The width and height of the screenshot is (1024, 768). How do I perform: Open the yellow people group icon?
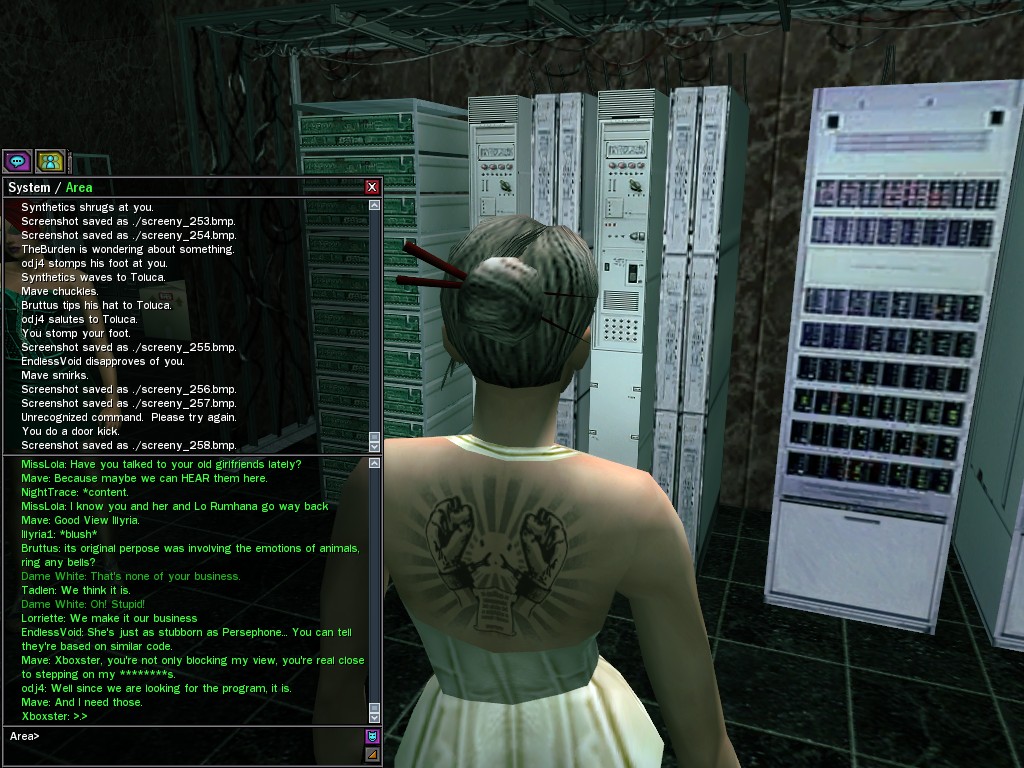pyautogui.click(x=50, y=160)
